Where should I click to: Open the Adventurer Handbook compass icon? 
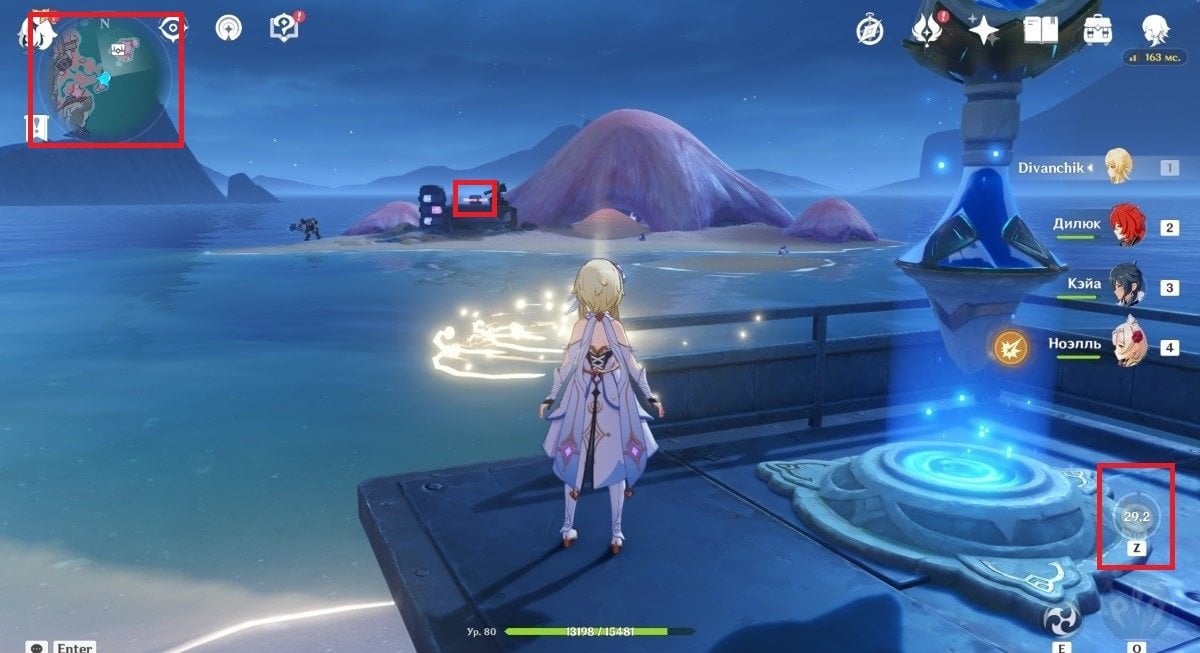[869, 31]
